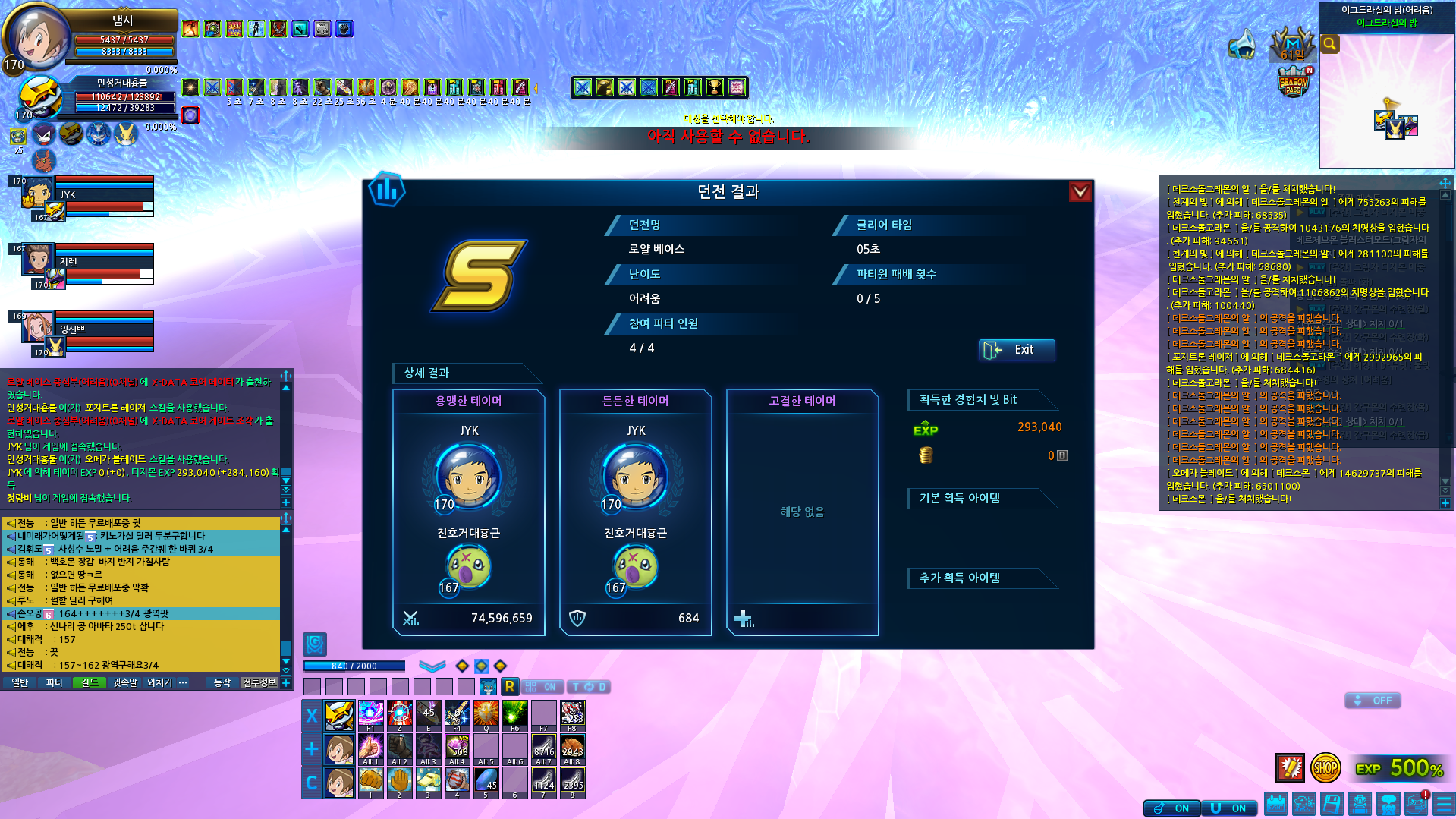This screenshot has width=1456, height=819.
Task: Use the F1 energy orb skill
Action: pos(370,715)
